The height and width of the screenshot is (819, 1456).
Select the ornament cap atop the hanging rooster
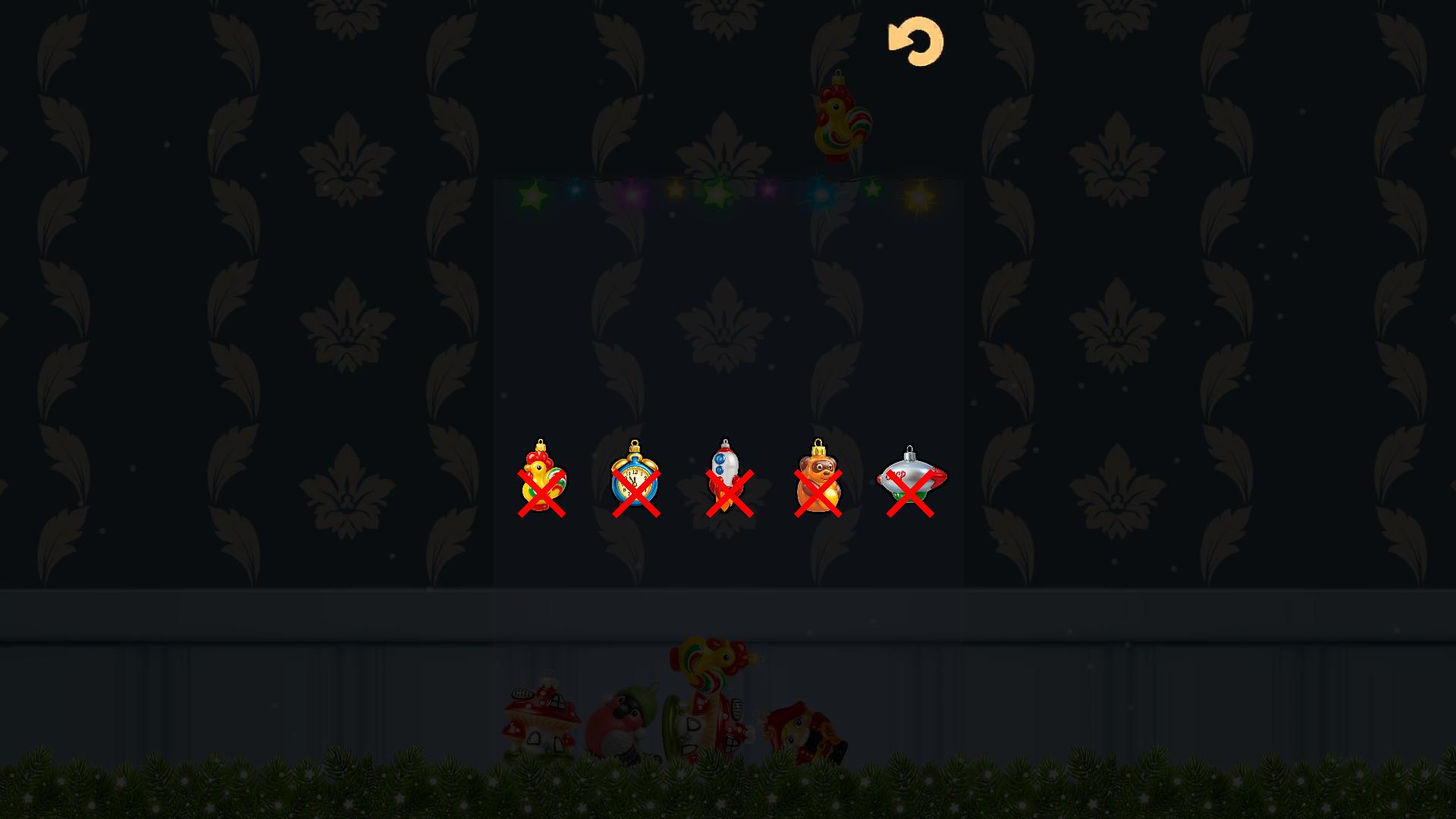click(839, 77)
